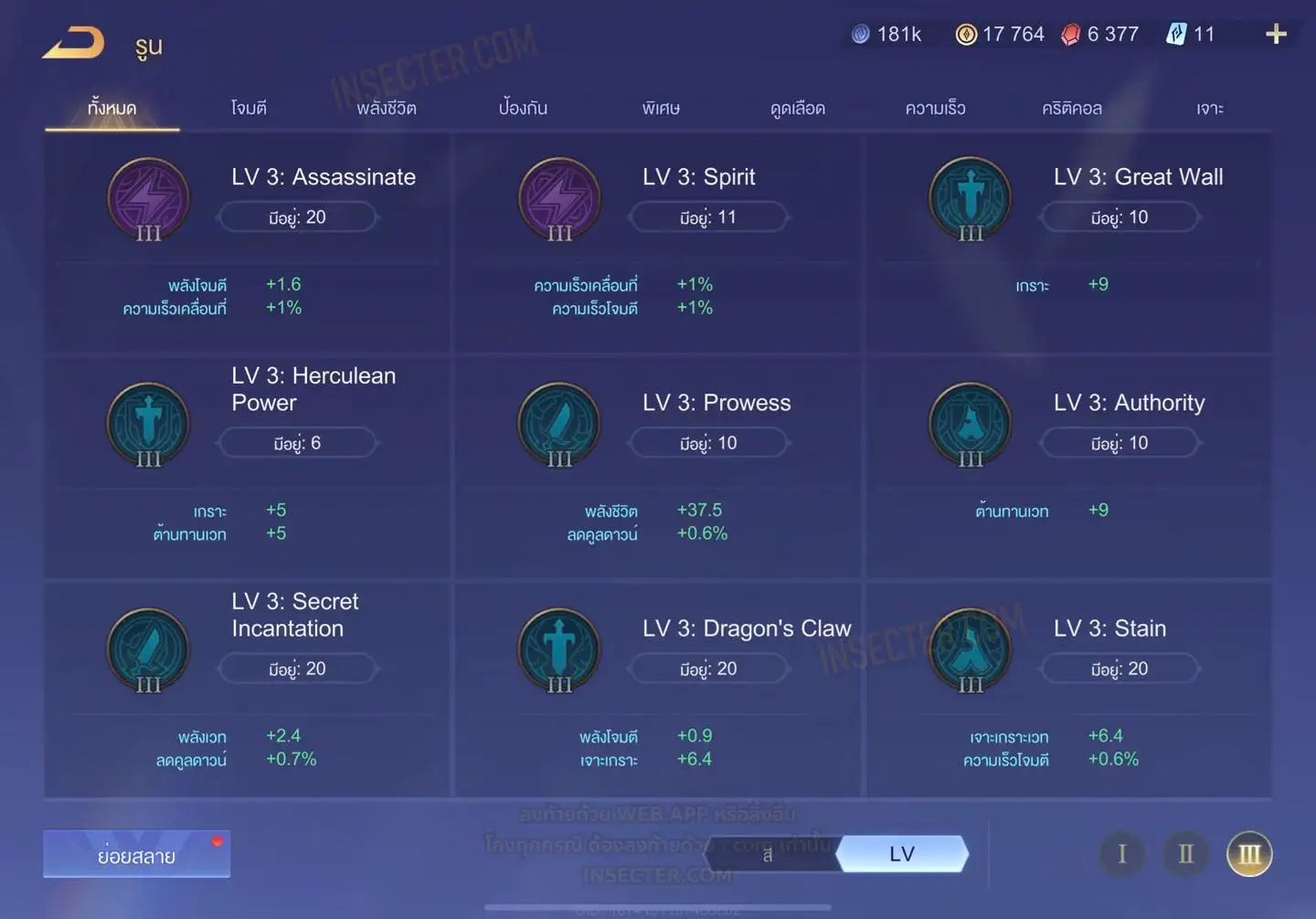Switch to the ทั้งหมด tab
Viewport: 1316px width, 919px height.
coord(112,109)
